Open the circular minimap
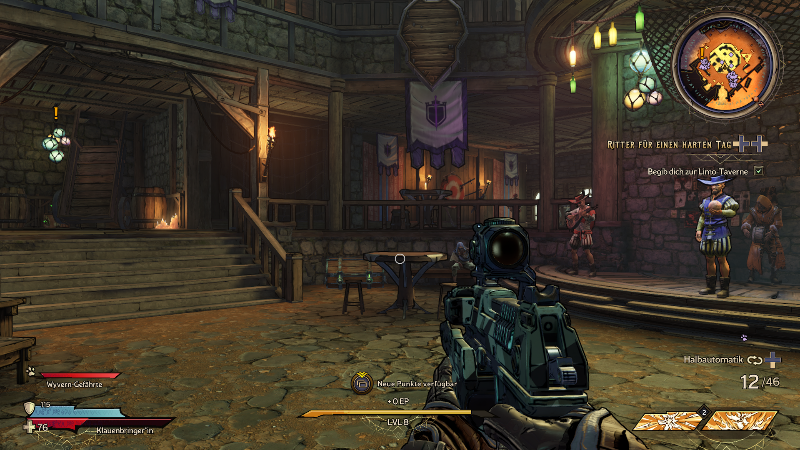 click(x=725, y=68)
